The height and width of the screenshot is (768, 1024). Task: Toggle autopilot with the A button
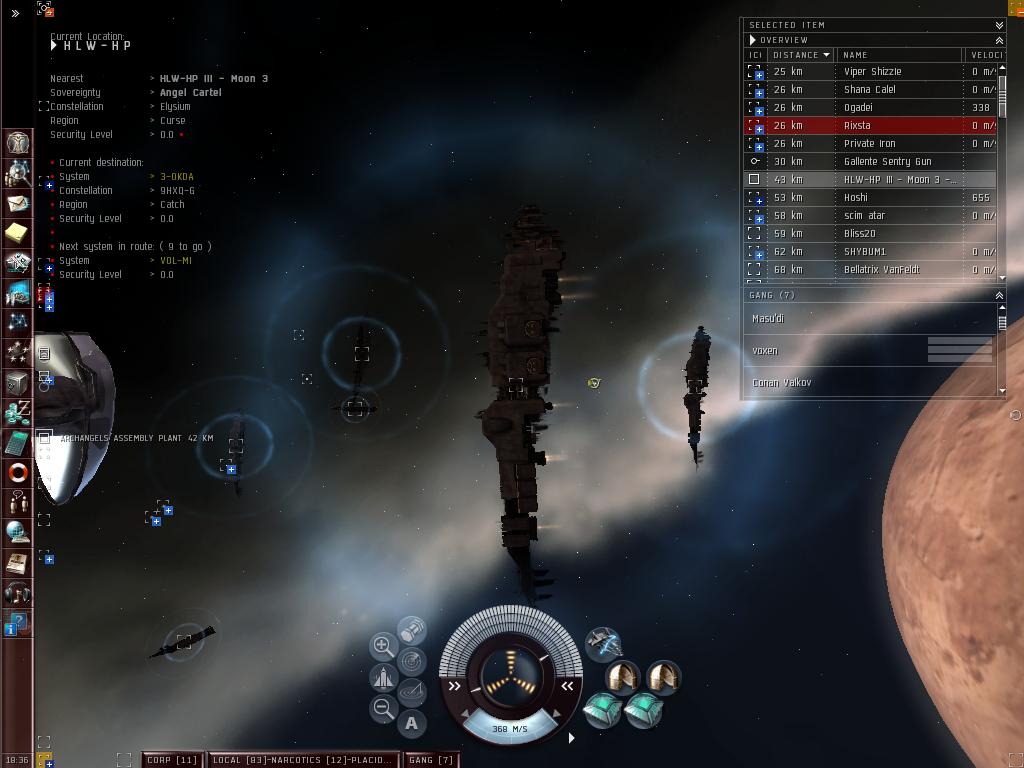[411, 723]
